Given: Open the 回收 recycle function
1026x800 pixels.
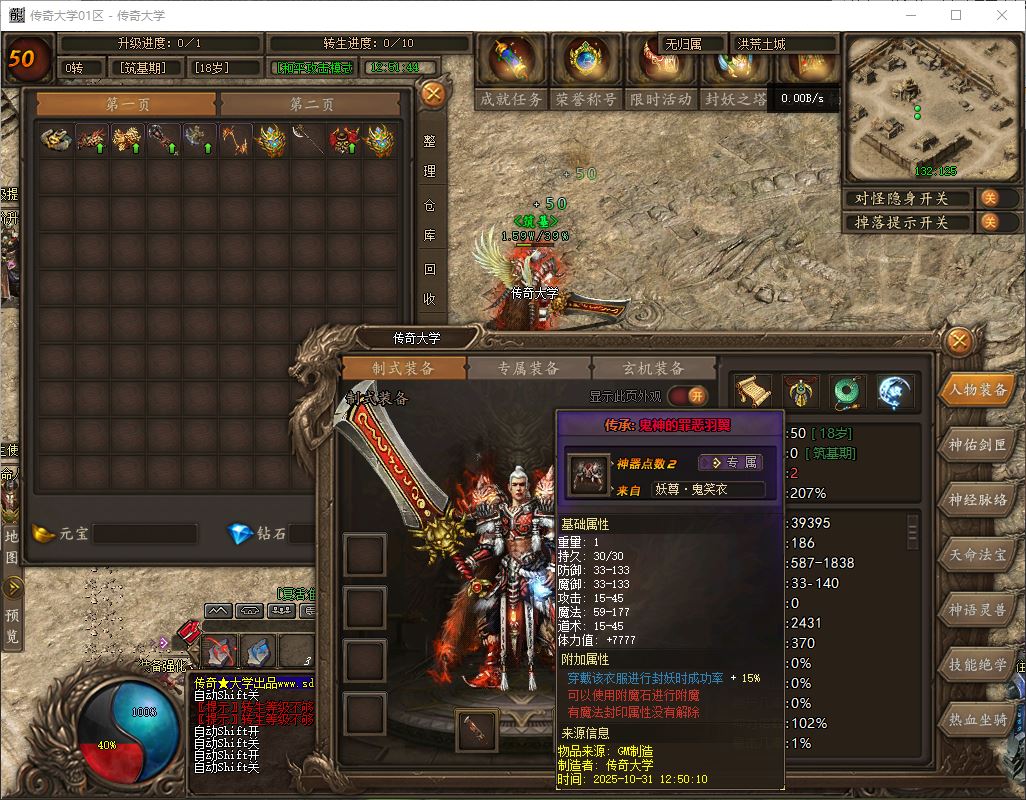Looking at the screenshot, I should tap(430, 283).
